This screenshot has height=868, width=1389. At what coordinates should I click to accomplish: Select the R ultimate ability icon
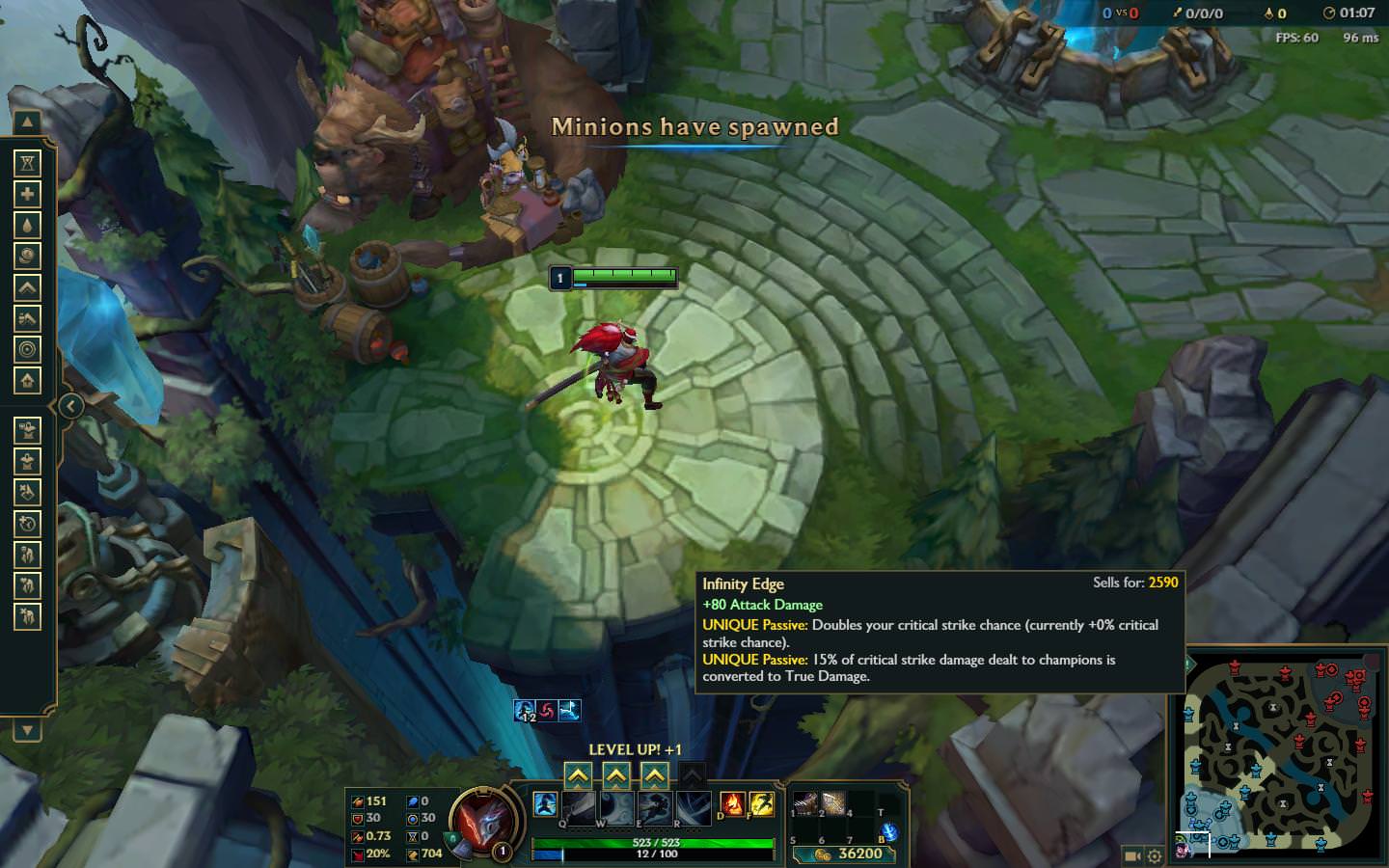pos(694,808)
